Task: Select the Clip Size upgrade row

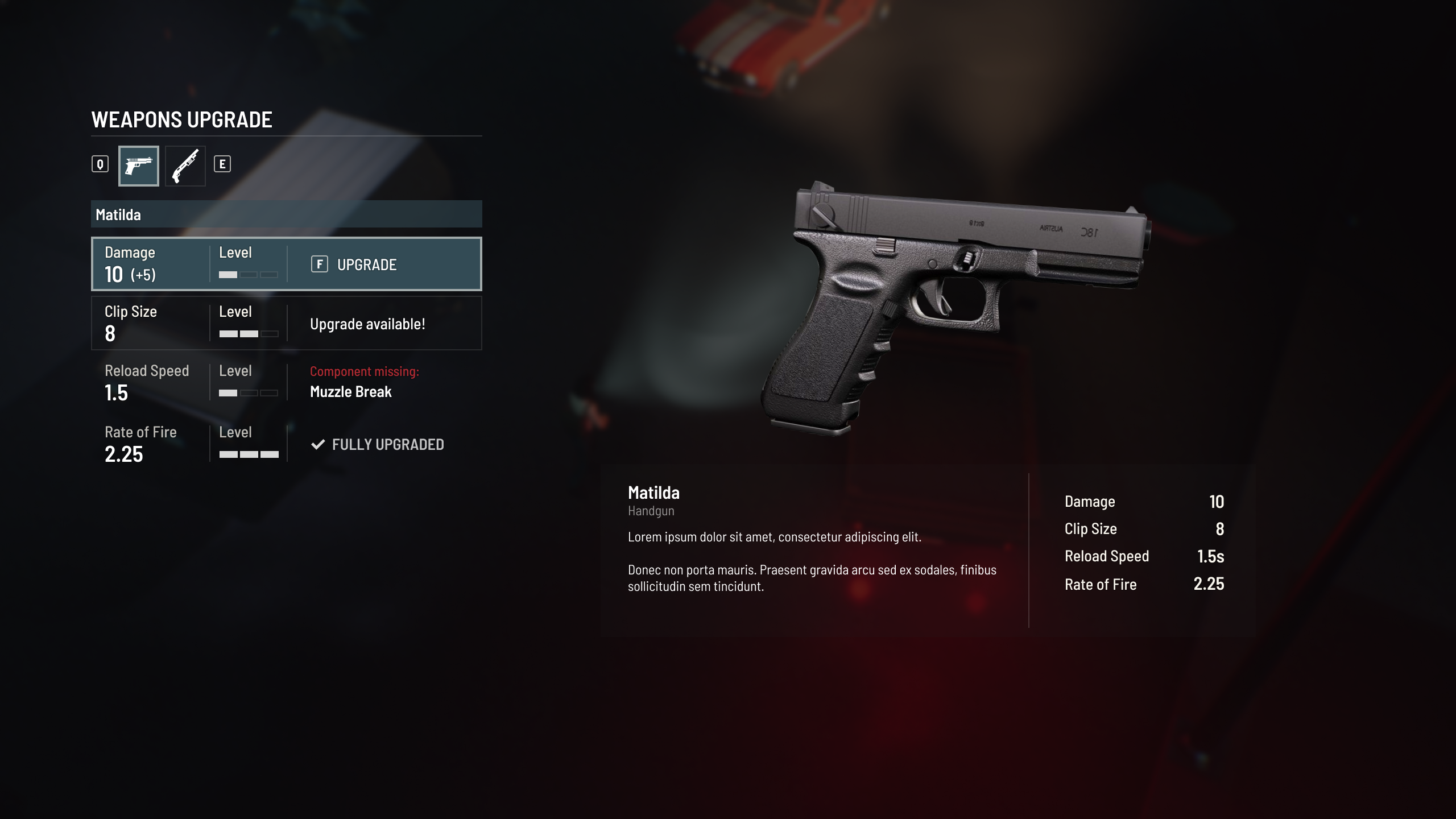Action: [x=286, y=323]
